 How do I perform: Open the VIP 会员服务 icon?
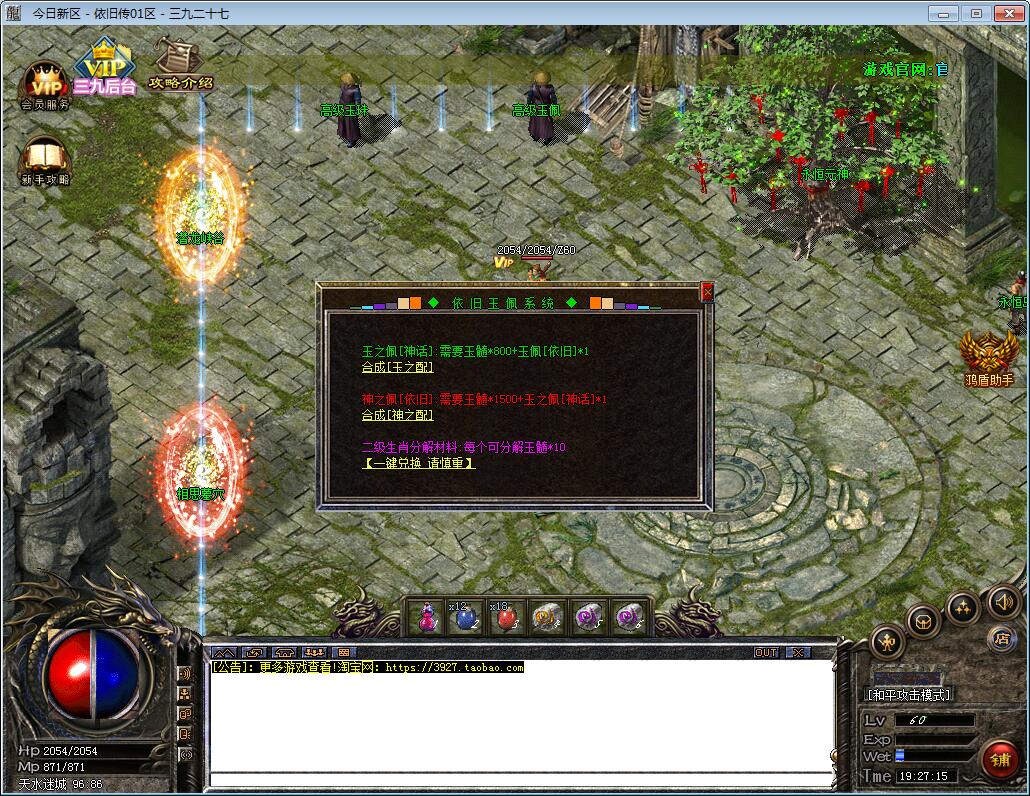(x=45, y=85)
